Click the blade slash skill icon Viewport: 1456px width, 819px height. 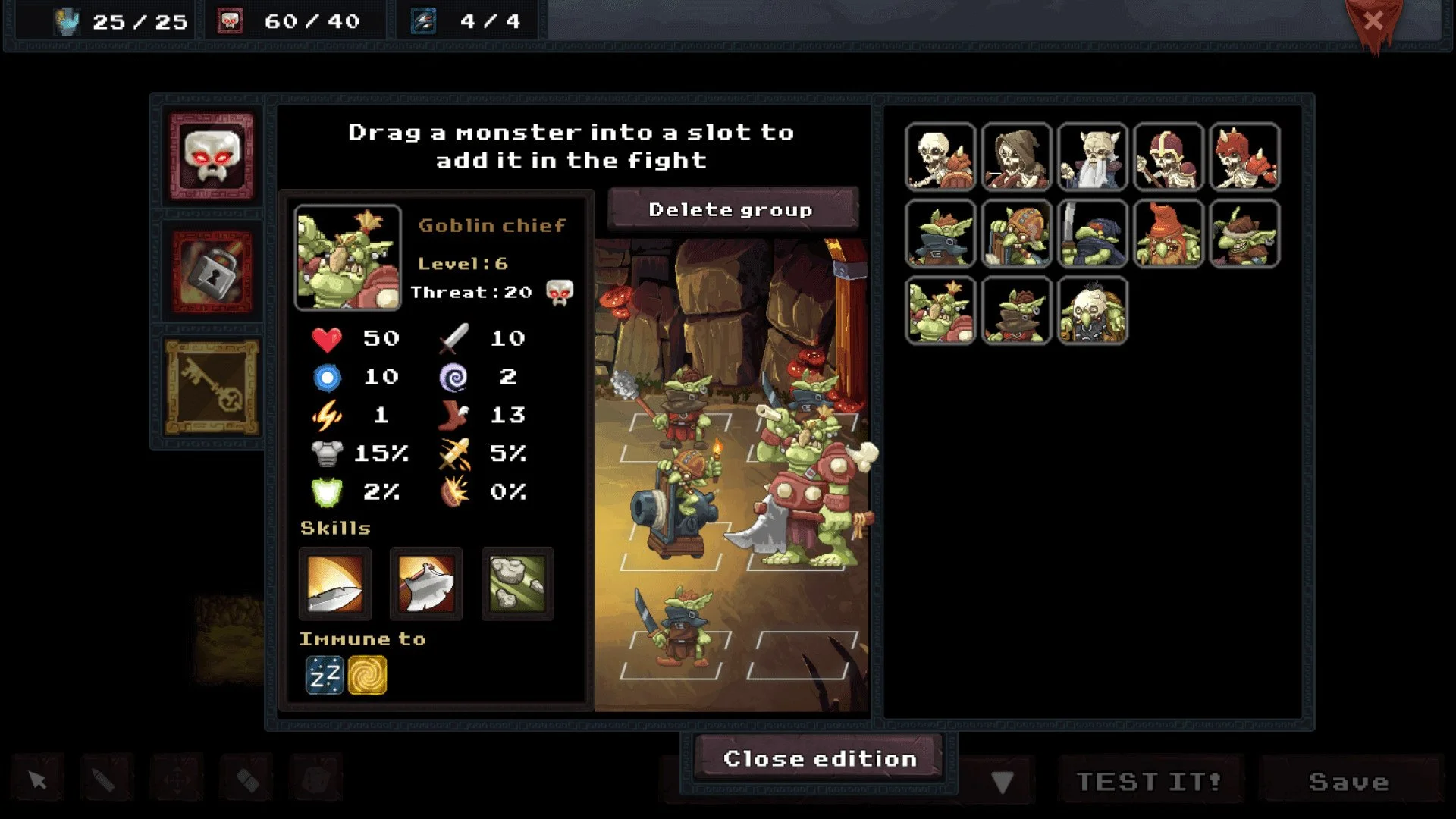point(334,584)
